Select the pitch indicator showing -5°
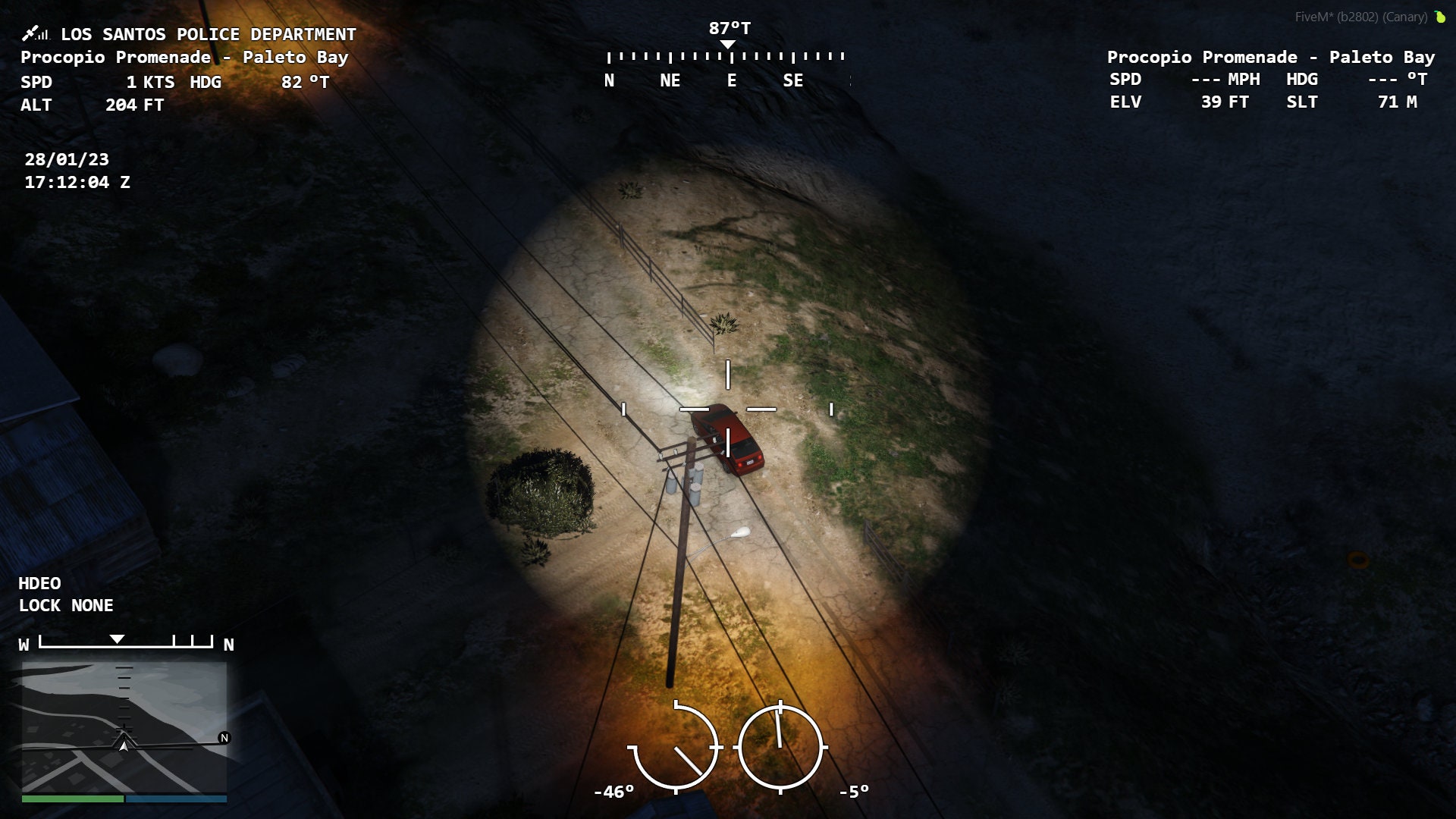 pyautogui.click(x=780, y=747)
